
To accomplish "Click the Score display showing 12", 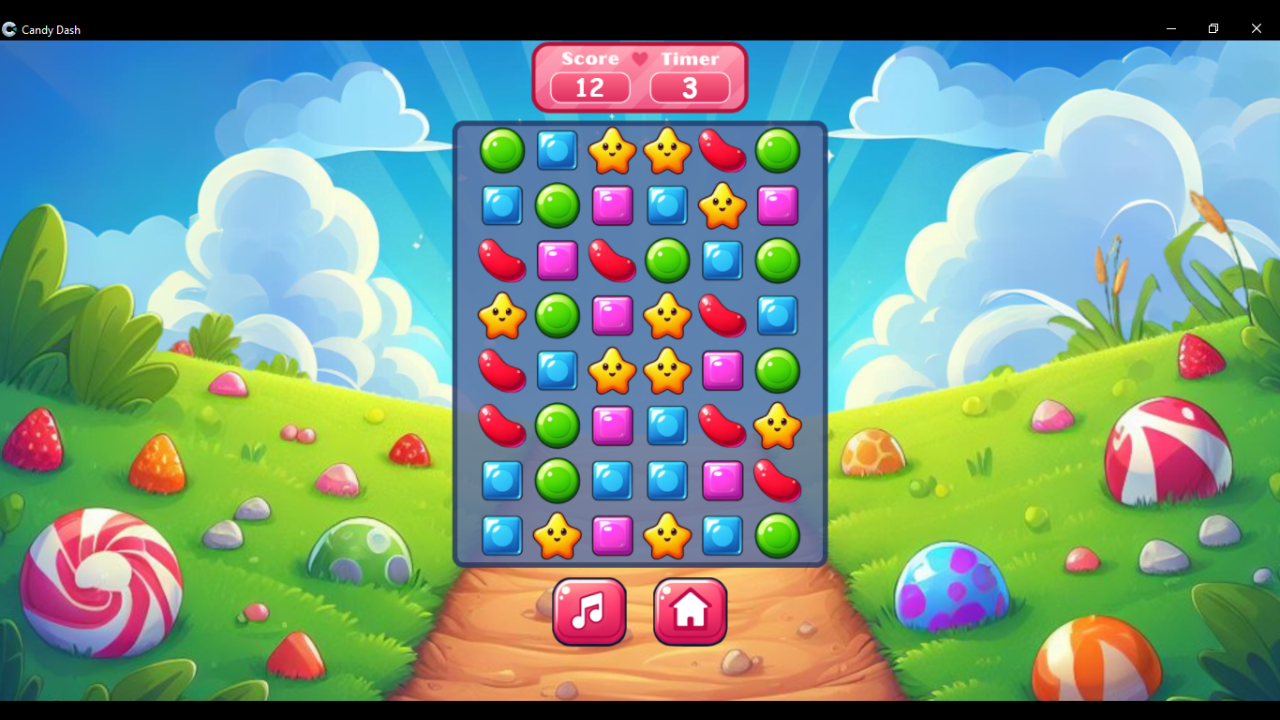I will tap(588, 88).
